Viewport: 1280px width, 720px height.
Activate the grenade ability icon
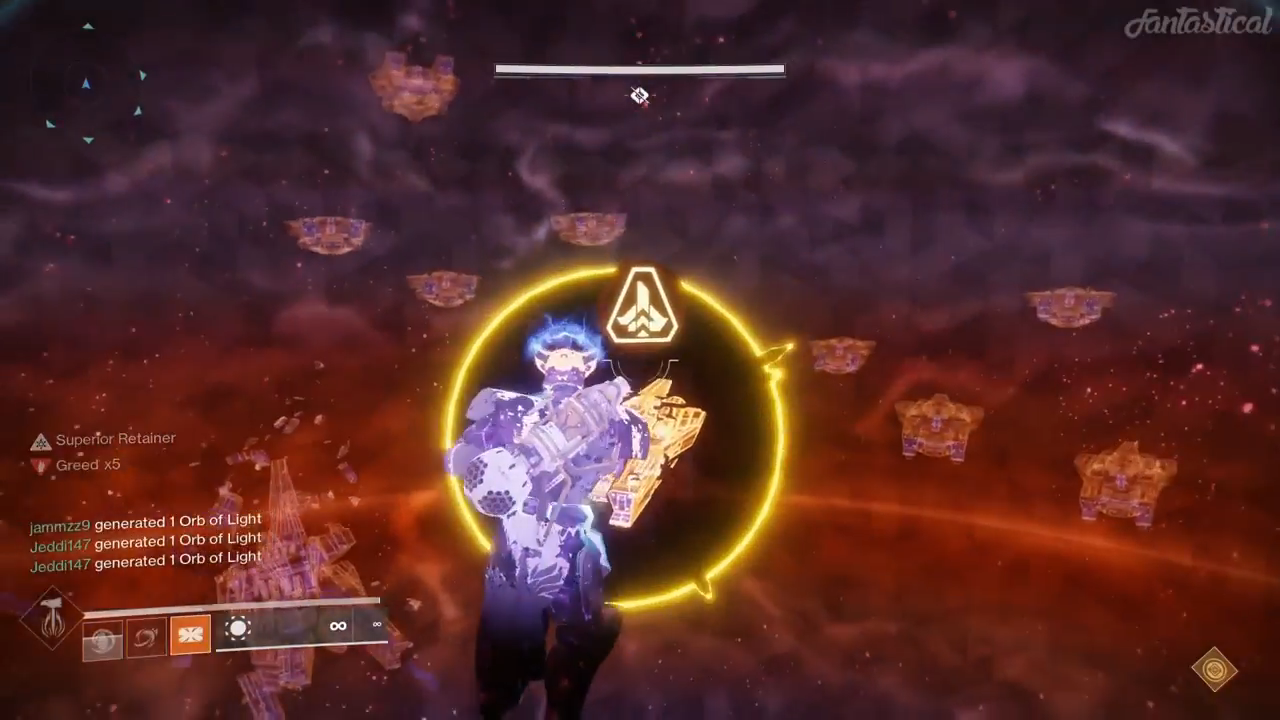tap(103, 639)
